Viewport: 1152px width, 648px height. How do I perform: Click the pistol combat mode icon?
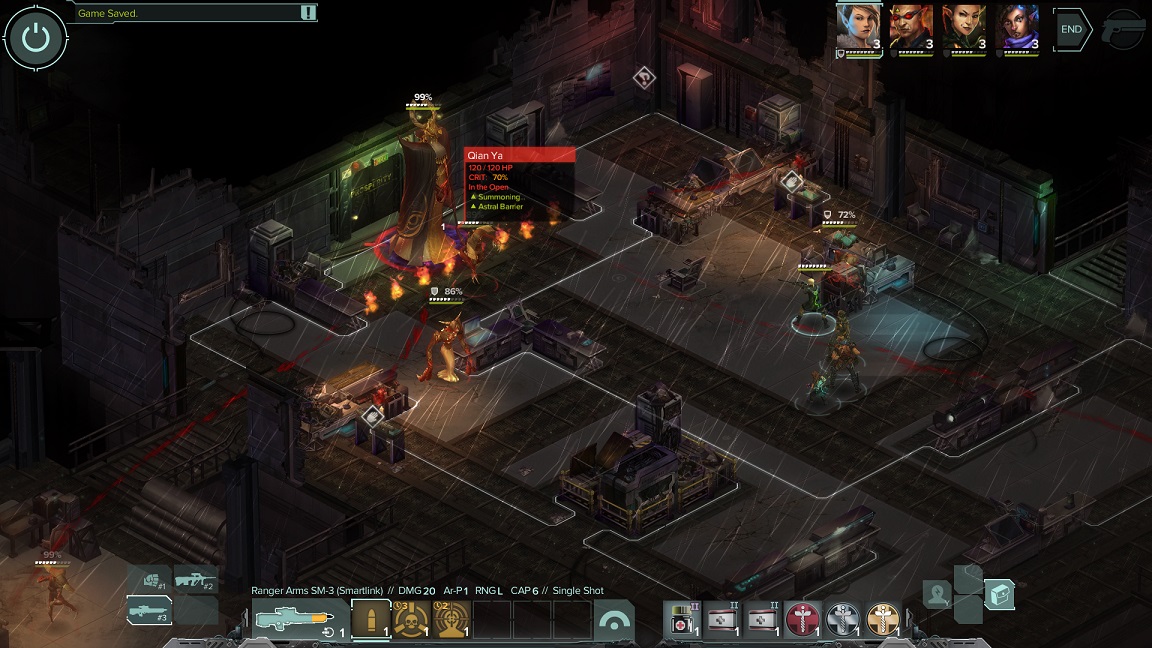[x=1124, y=30]
